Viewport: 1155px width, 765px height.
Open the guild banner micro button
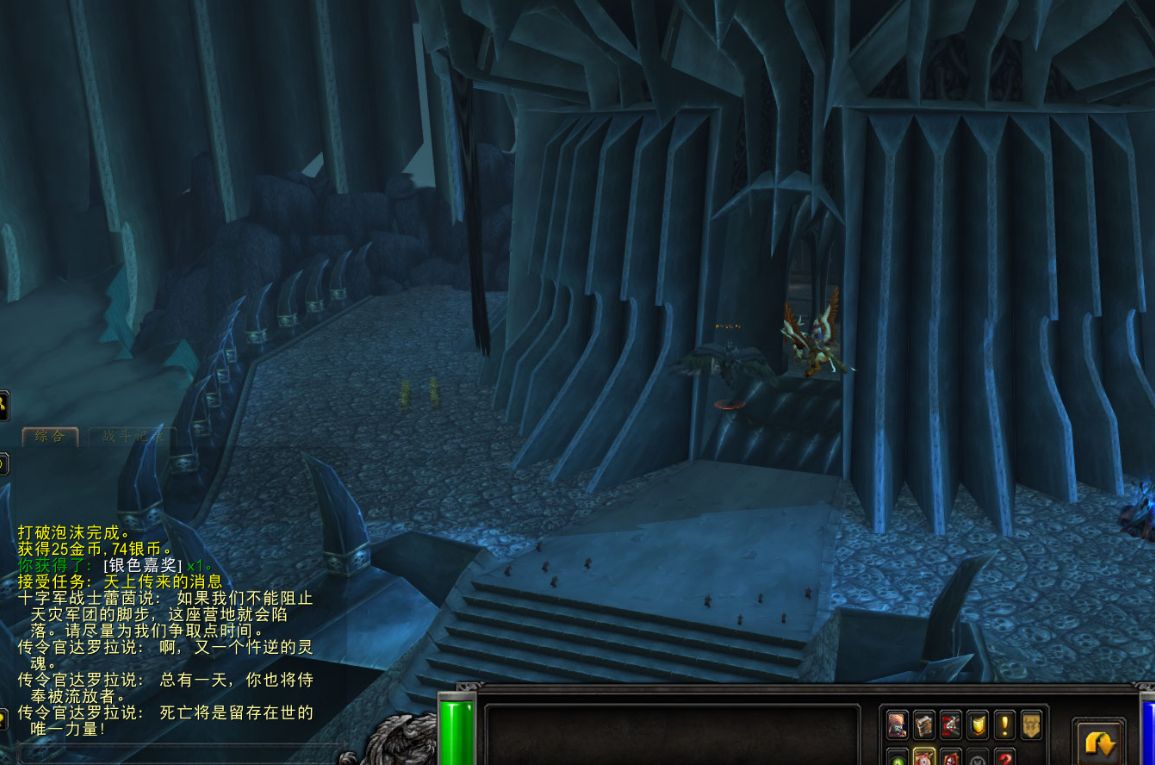(1031, 725)
